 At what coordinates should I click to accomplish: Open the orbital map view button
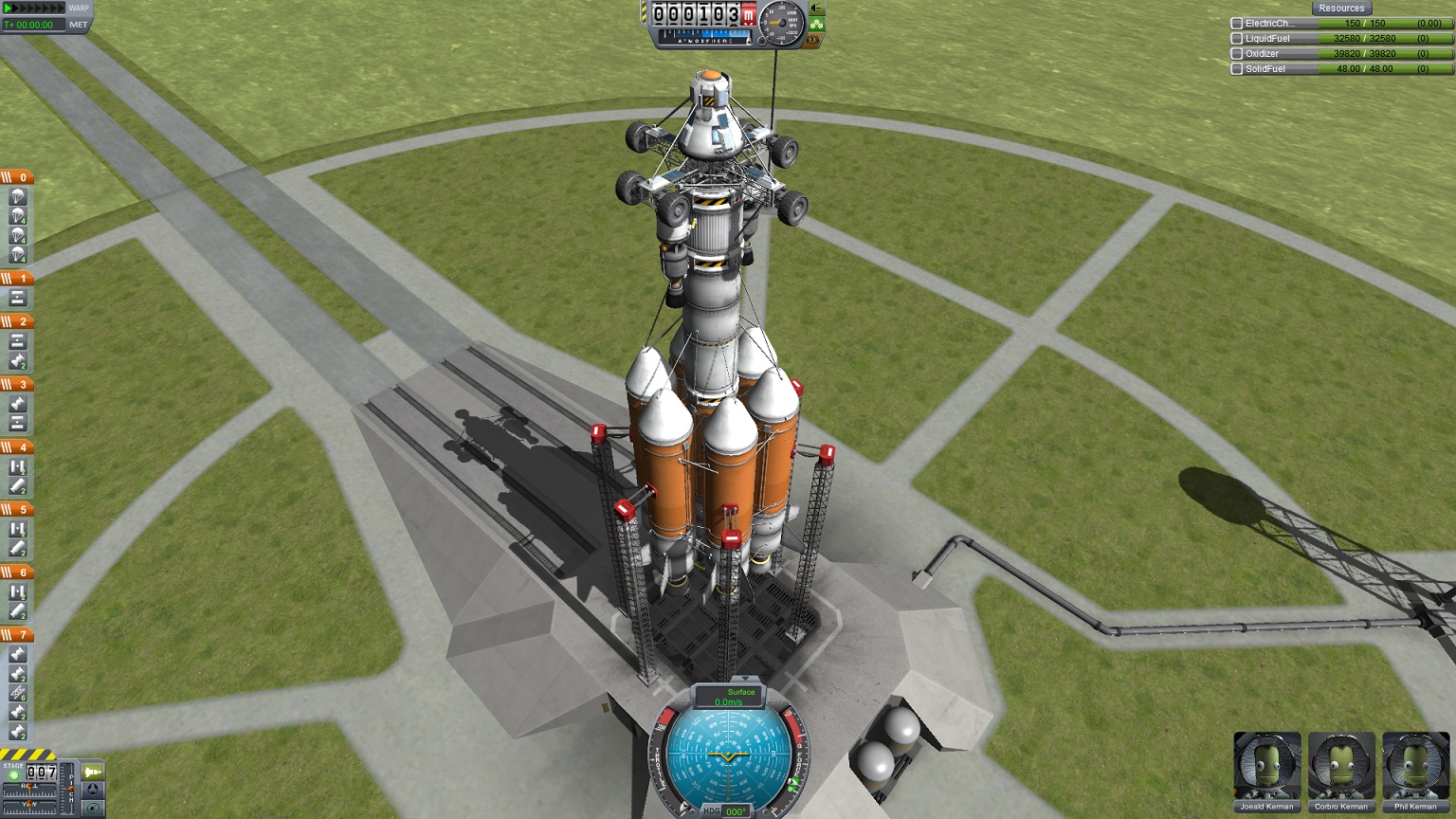[x=93, y=808]
